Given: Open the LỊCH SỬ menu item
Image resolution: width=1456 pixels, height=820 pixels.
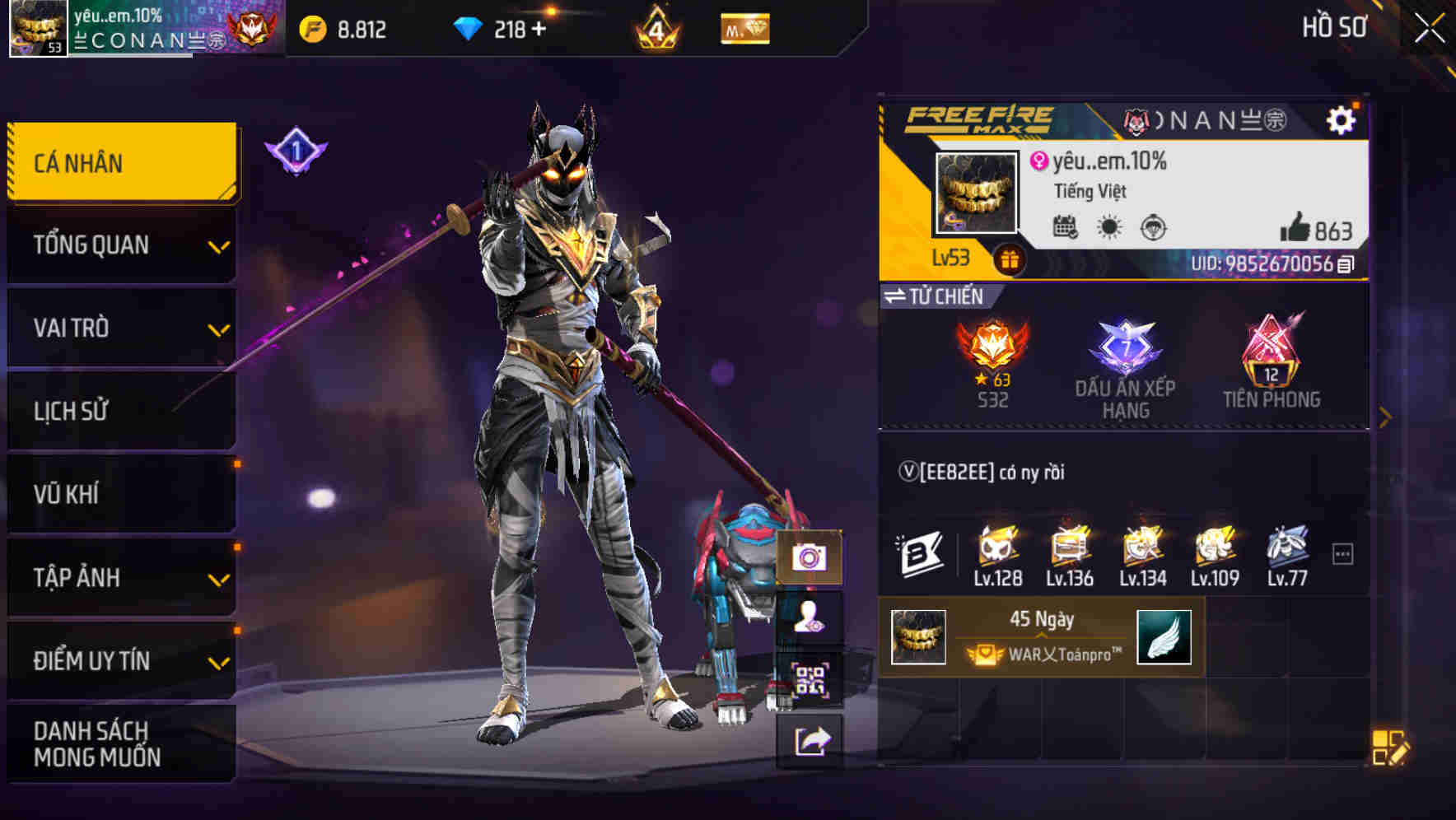Looking at the screenshot, I should (119, 411).
